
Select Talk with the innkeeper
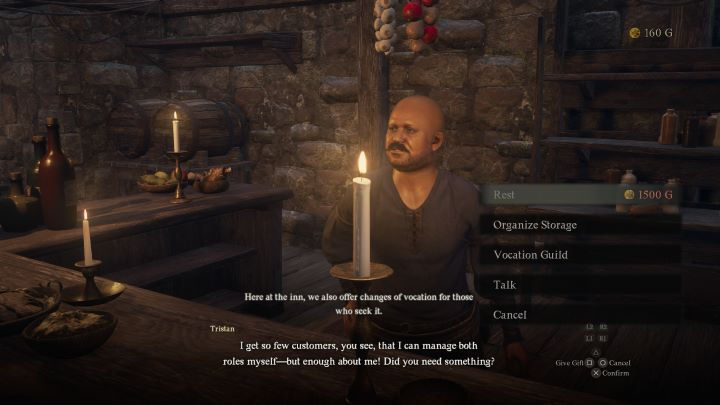(x=580, y=285)
